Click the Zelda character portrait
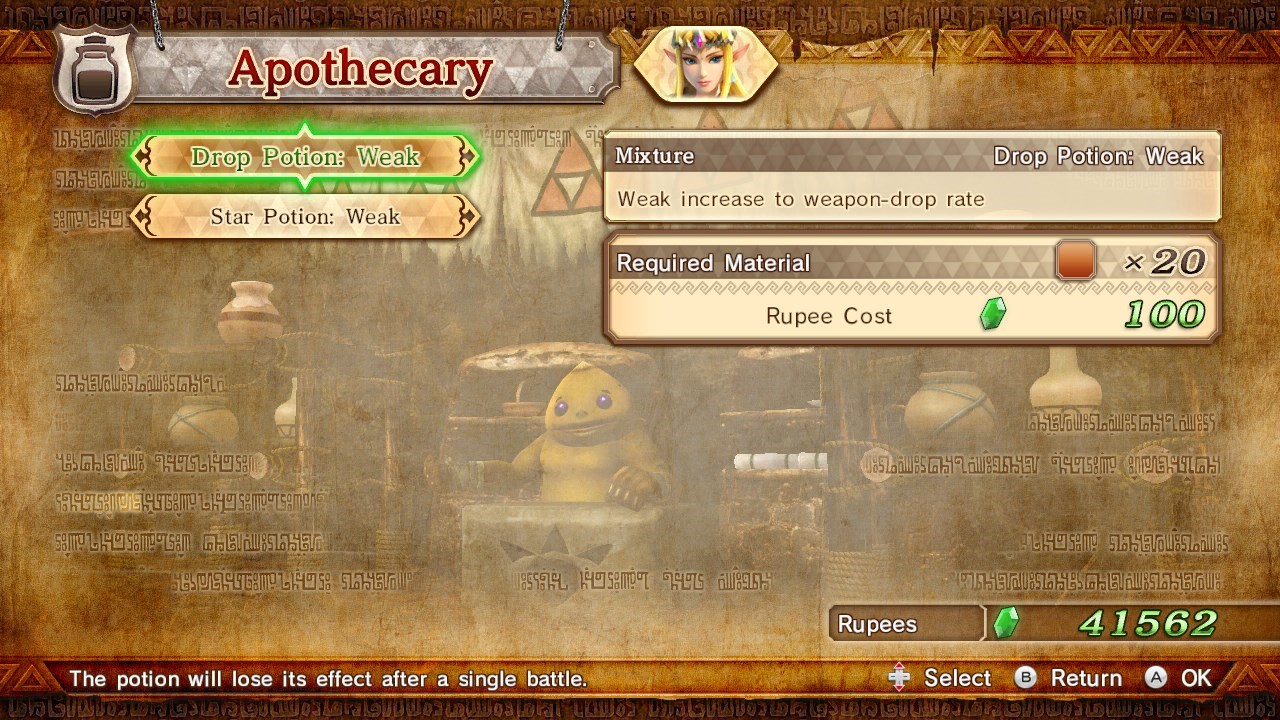 [x=706, y=65]
